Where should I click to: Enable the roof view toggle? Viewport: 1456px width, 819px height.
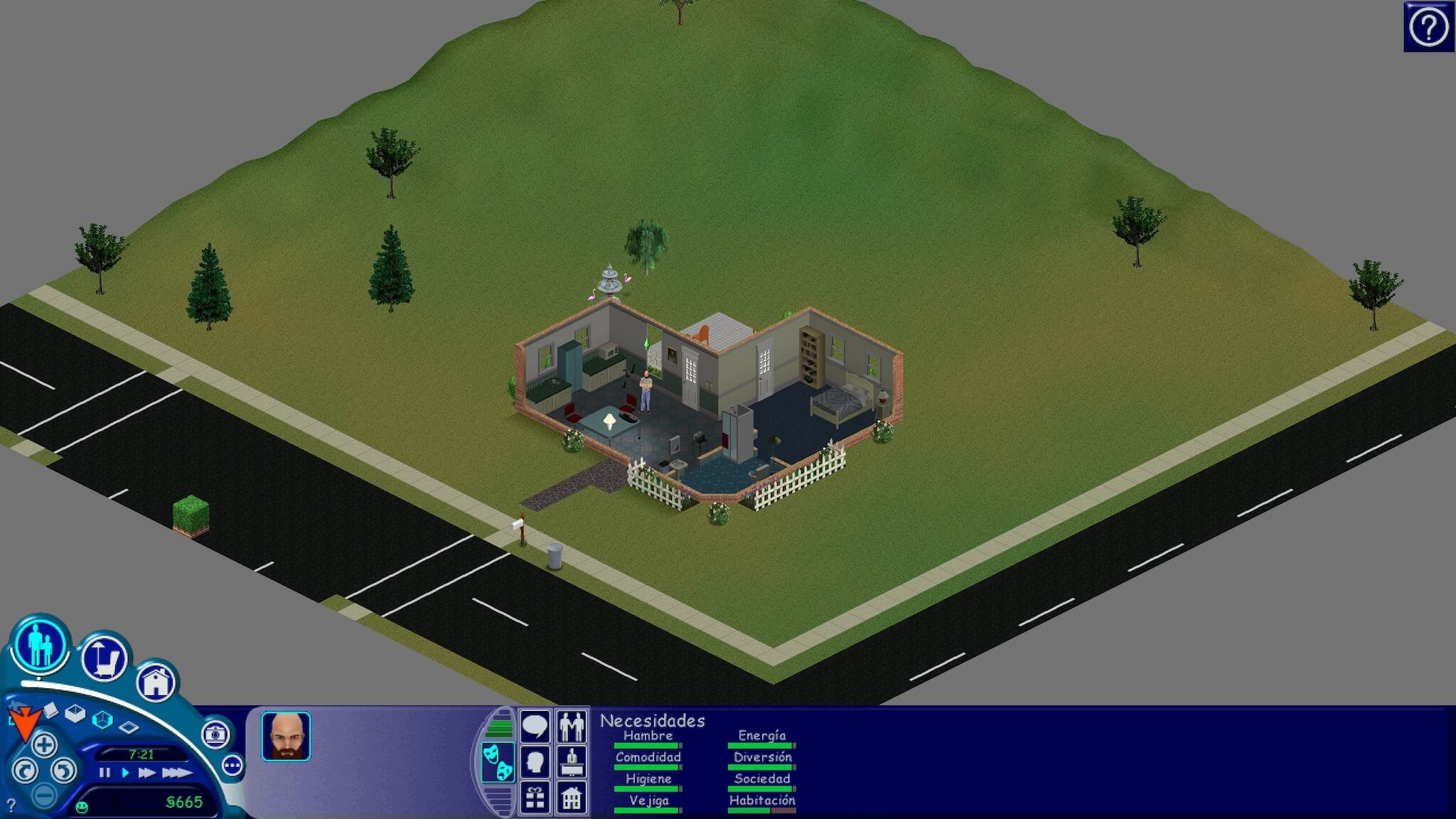(x=129, y=727)
